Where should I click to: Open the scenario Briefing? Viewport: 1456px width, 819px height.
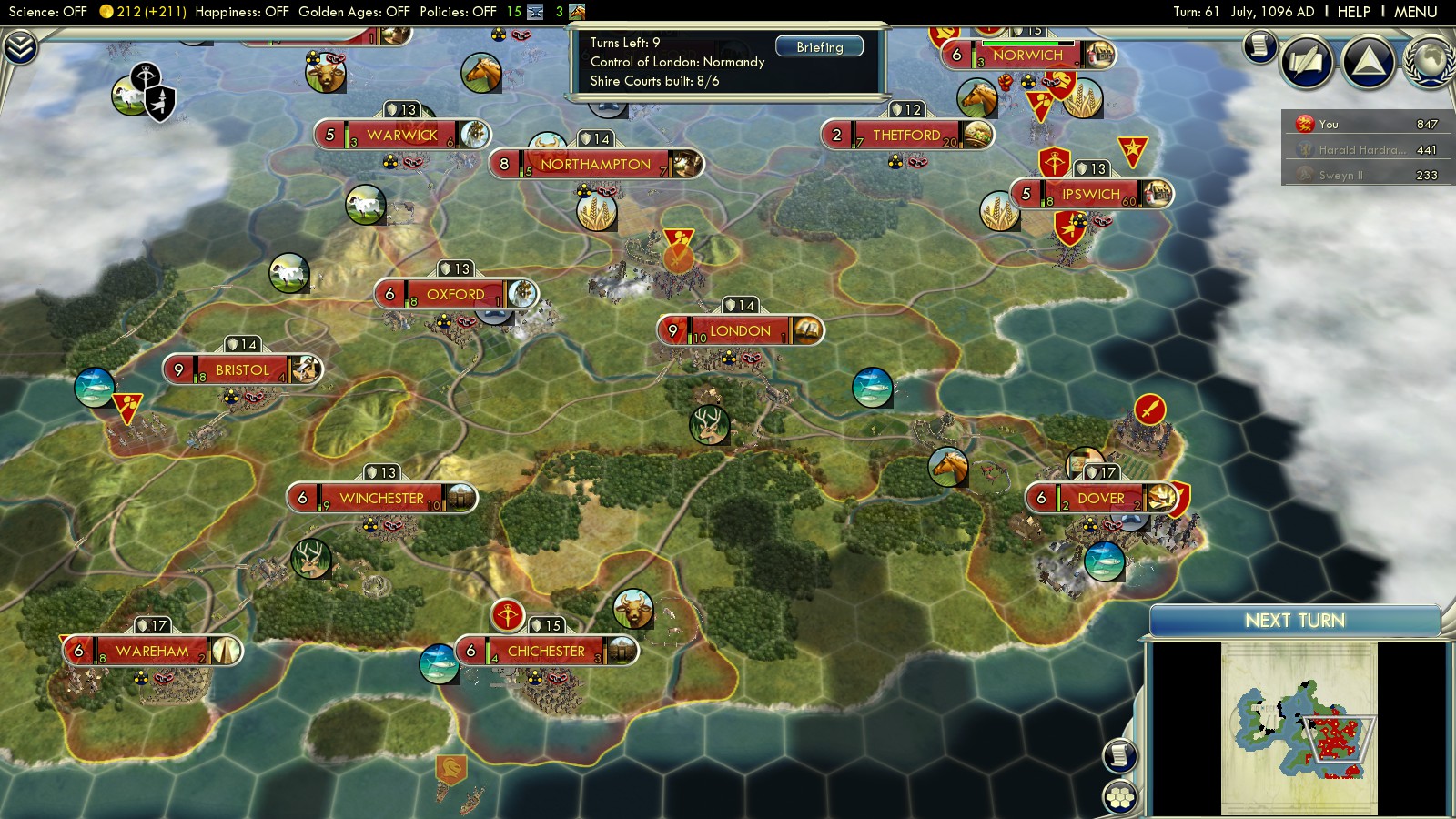click(x=819, y=46)
